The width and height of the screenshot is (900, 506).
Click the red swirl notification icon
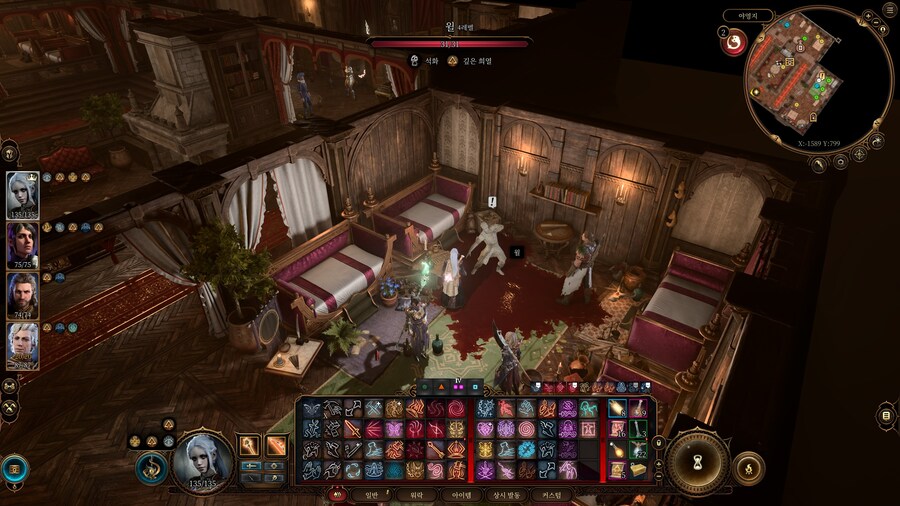coord(733,43)
